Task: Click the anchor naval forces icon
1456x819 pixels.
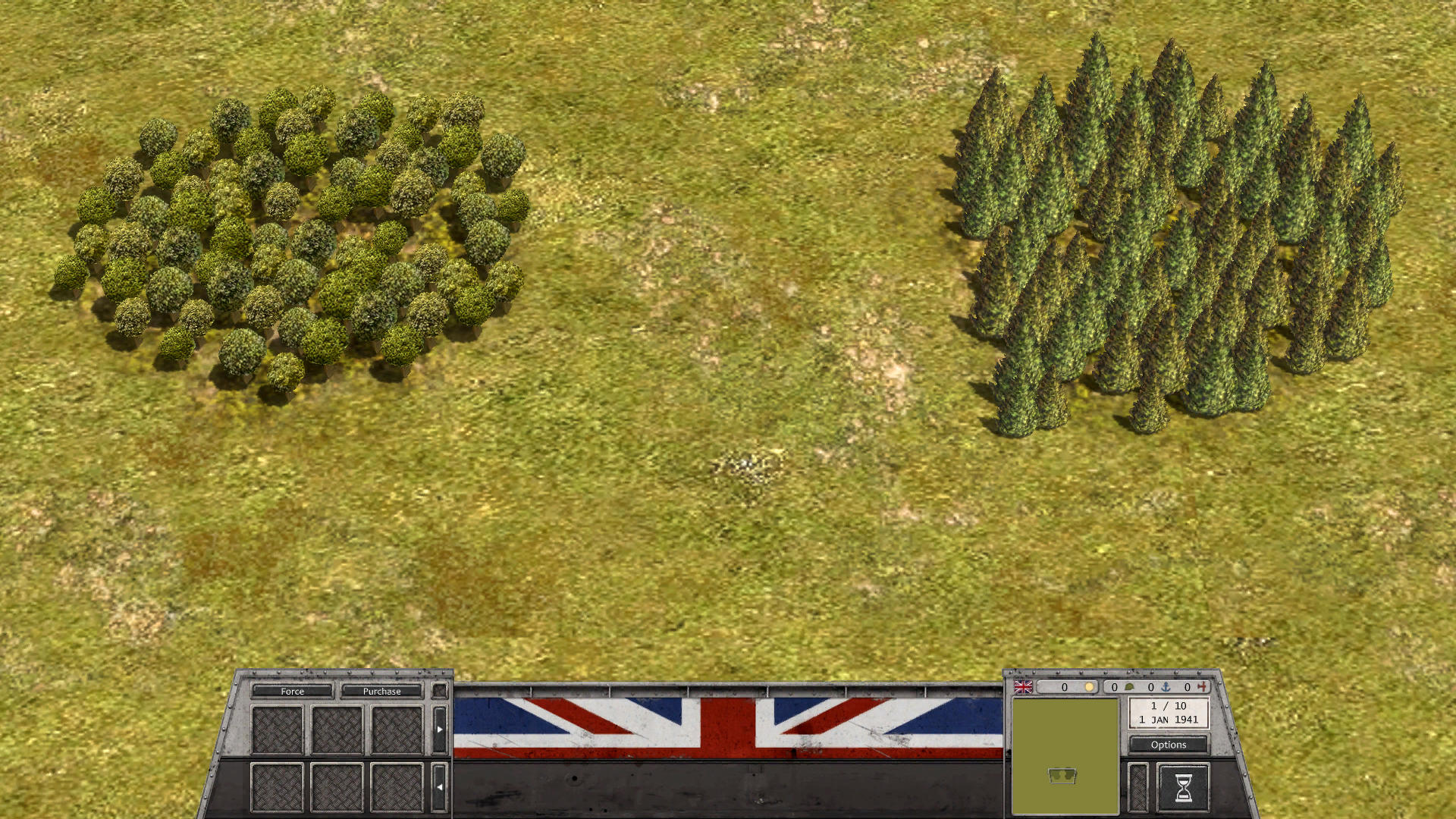Action: [1166, 687]
